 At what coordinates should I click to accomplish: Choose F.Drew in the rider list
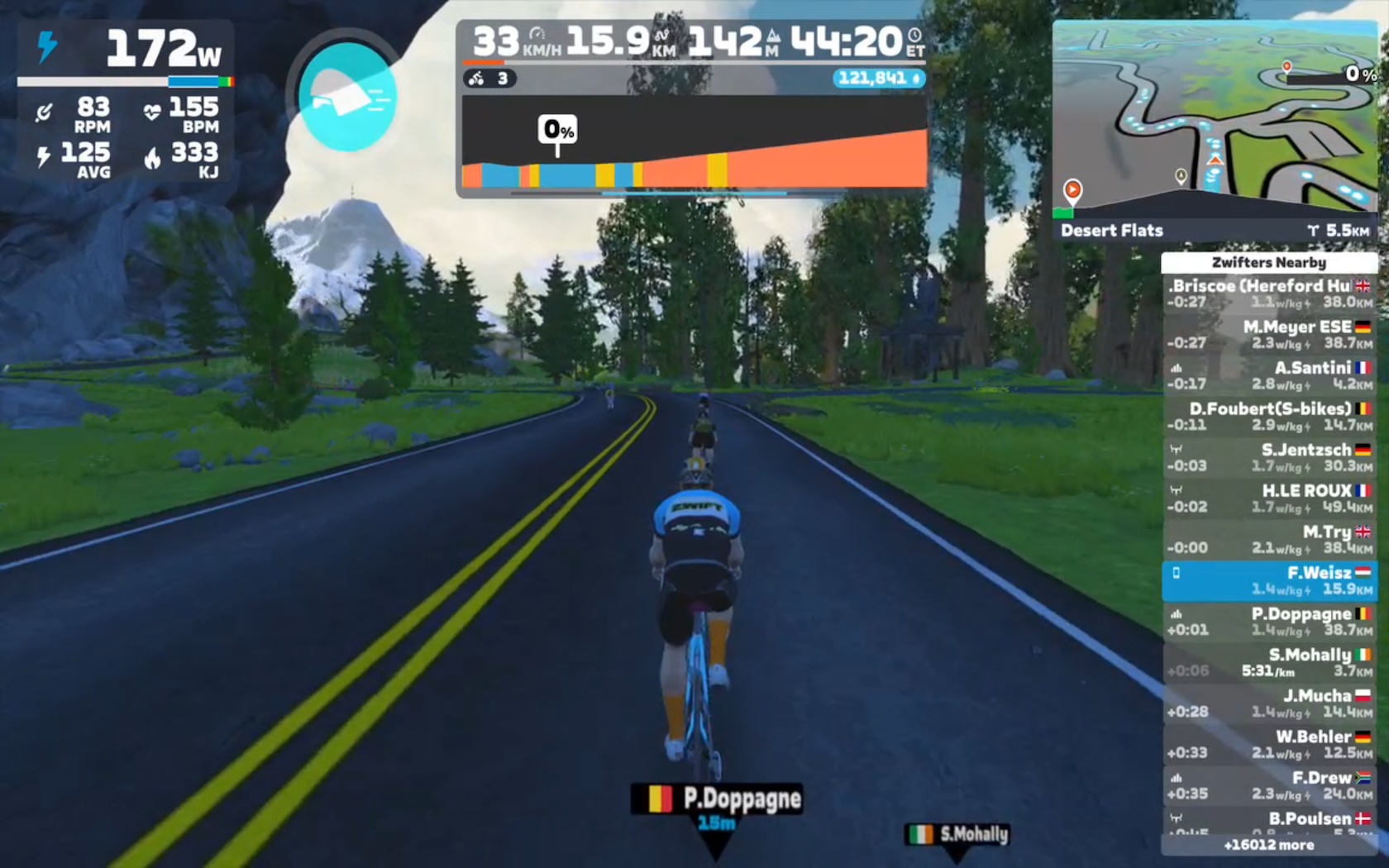[1269, 785]
